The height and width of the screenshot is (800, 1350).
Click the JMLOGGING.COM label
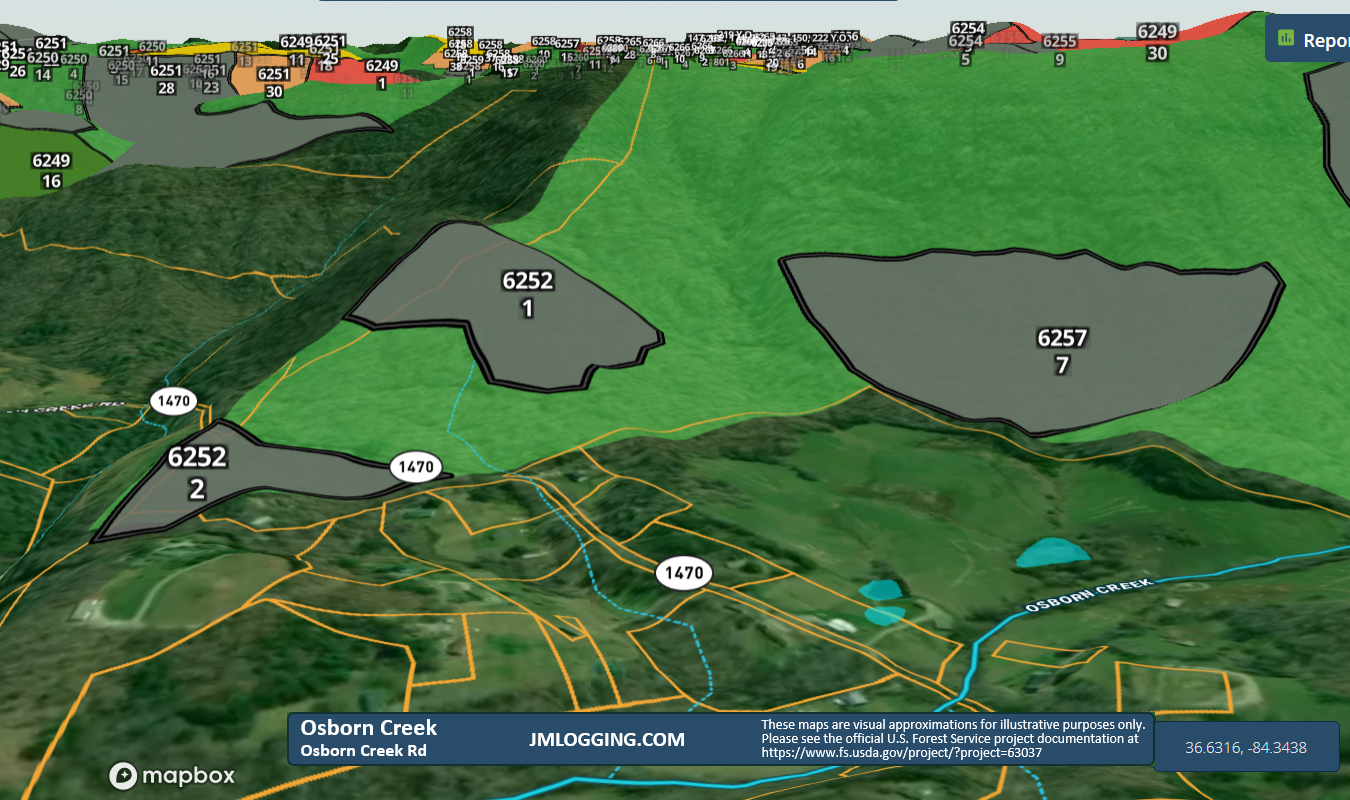click(609, 740)
